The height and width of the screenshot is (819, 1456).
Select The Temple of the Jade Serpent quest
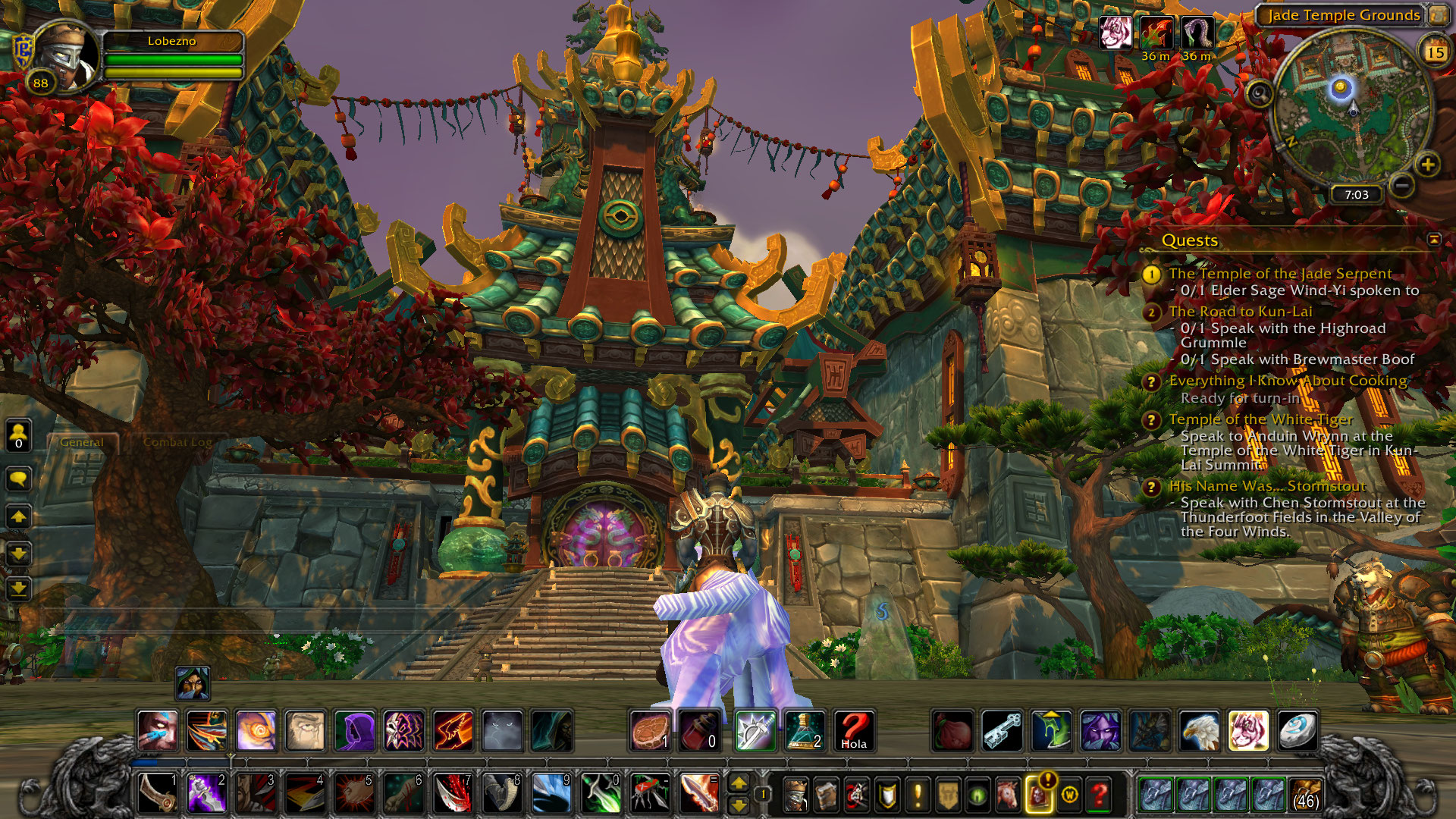tap(1280, 274)
